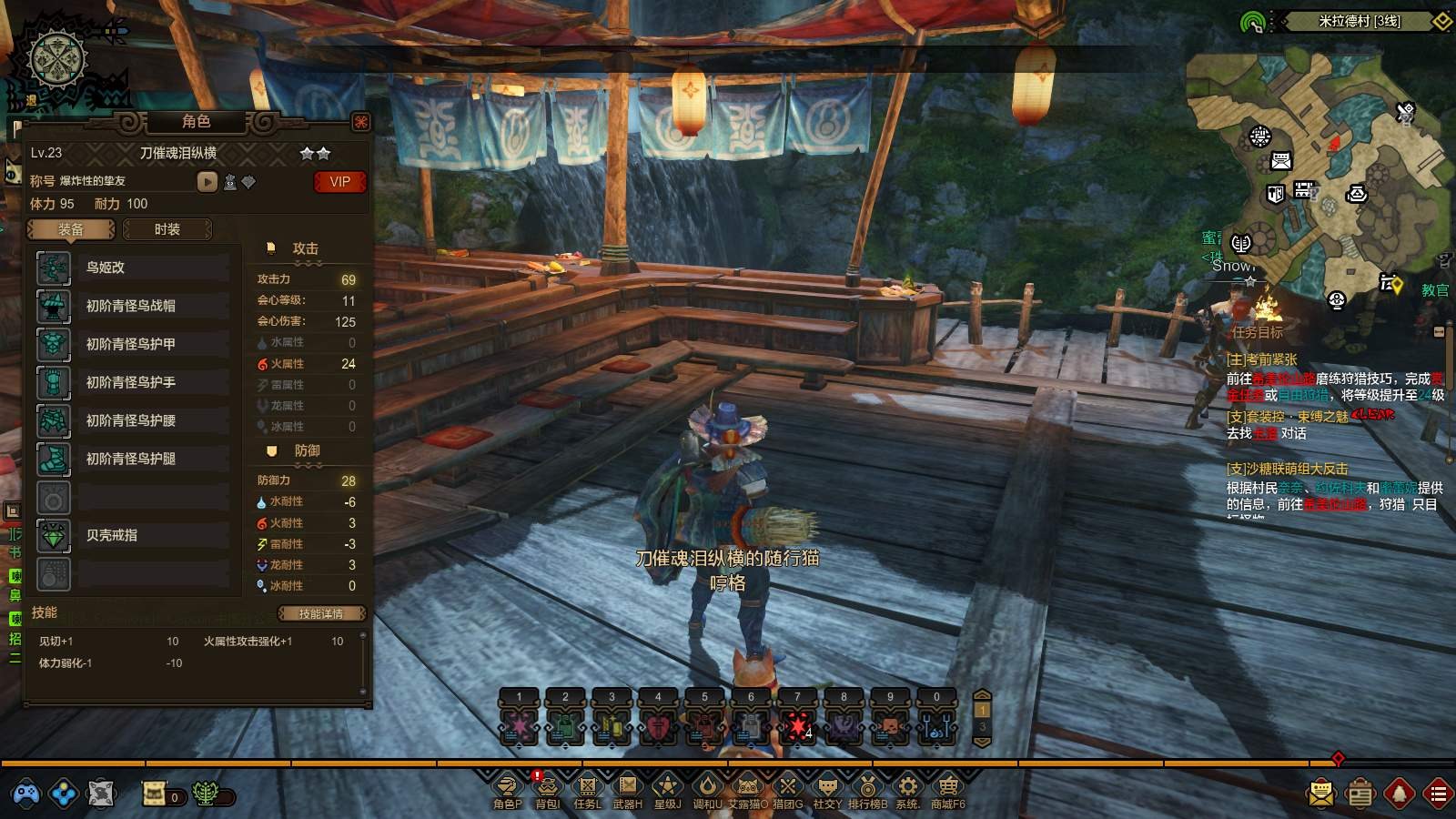Open the VIP button
This screenshot has height=819, width=1456.
click(339, 182)
